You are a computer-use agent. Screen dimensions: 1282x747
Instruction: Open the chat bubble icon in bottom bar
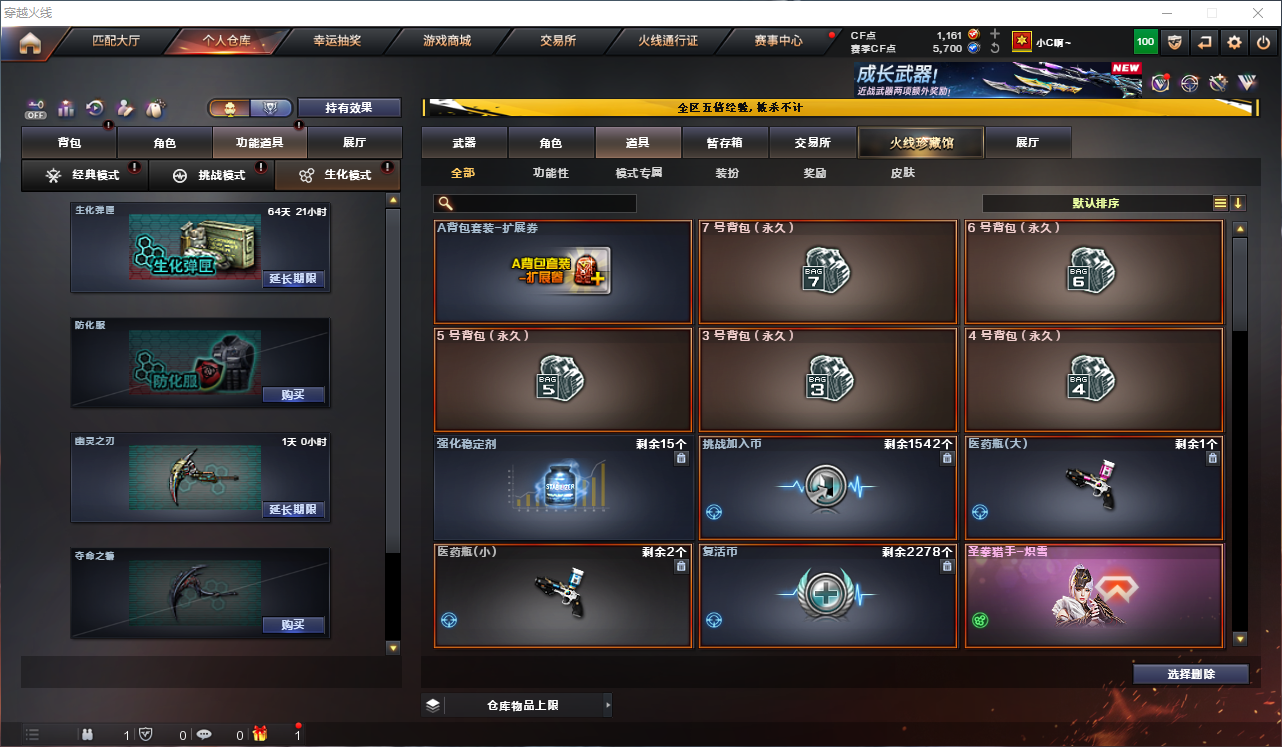(x=204, y=734)
